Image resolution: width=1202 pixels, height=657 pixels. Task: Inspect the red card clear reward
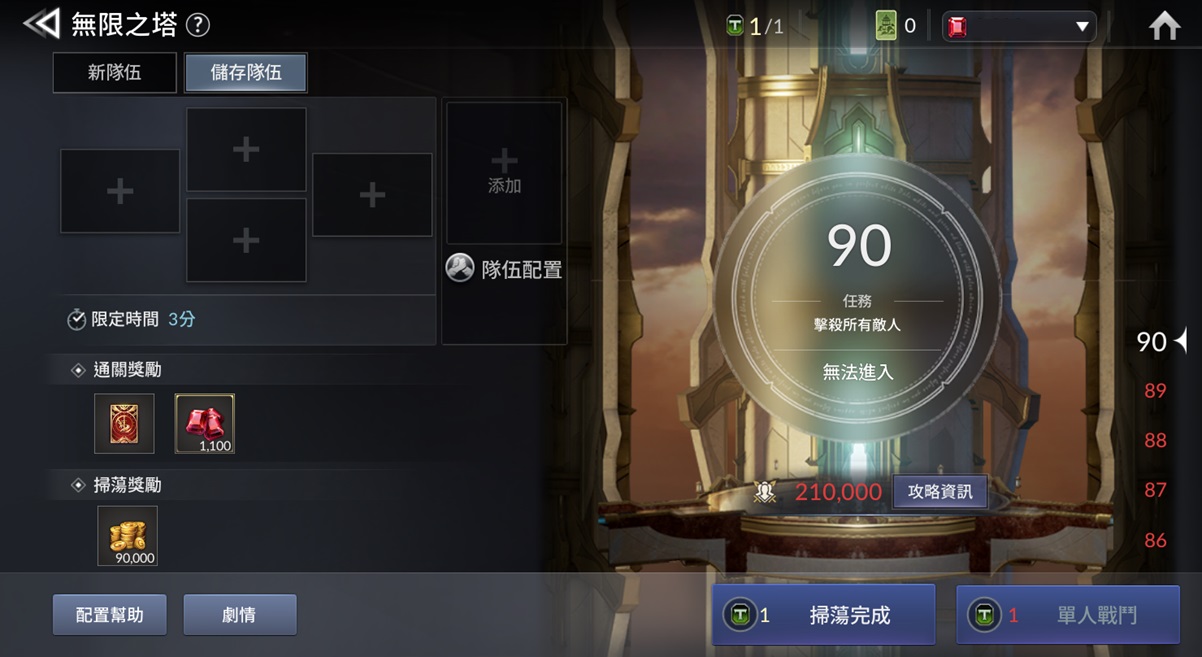coord(124,423)
